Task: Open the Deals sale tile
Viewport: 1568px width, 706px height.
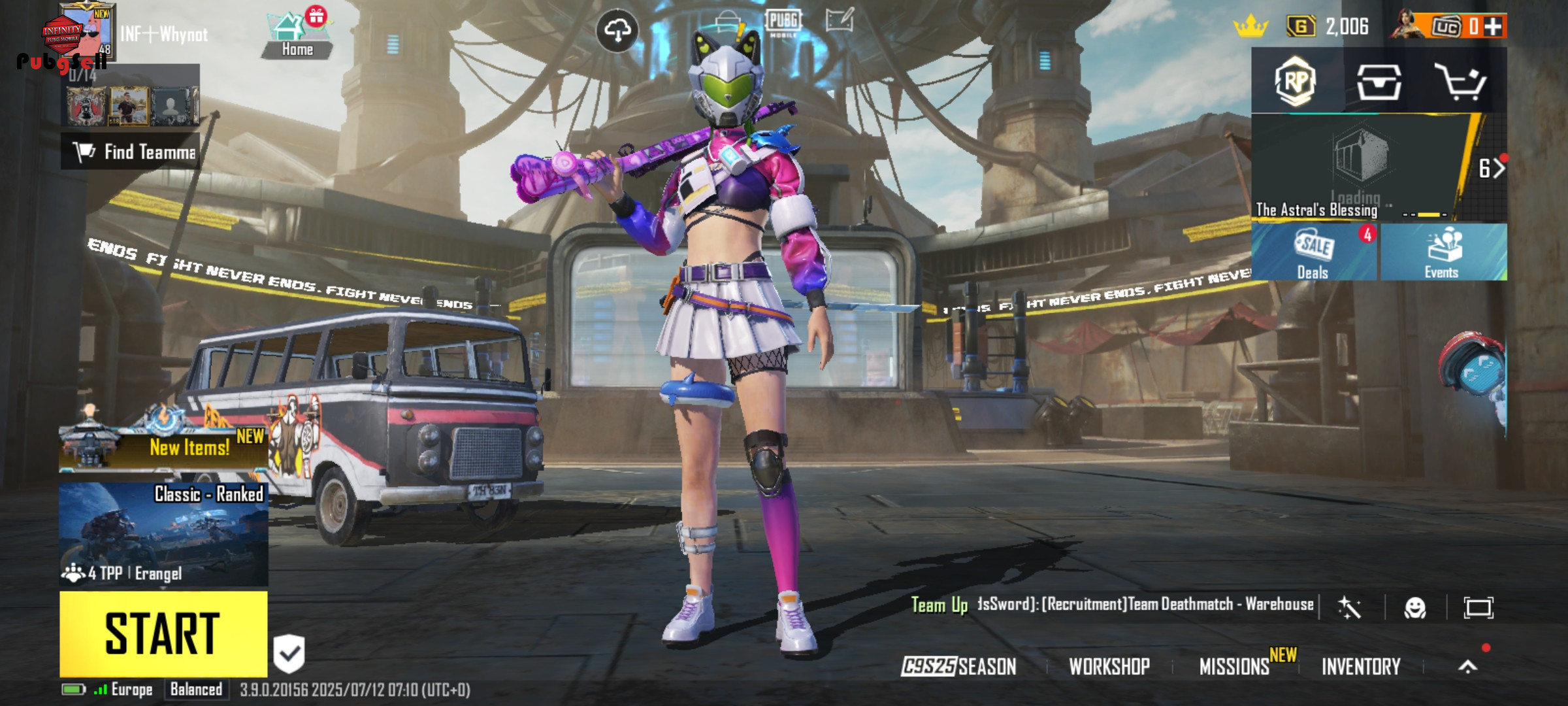Action: tap(1314, 252)
